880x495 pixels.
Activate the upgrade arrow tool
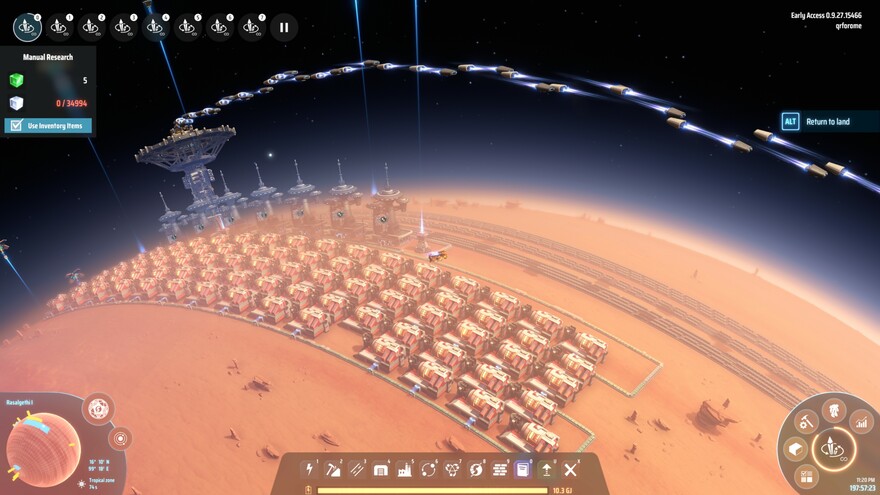(x=546, y=469)
